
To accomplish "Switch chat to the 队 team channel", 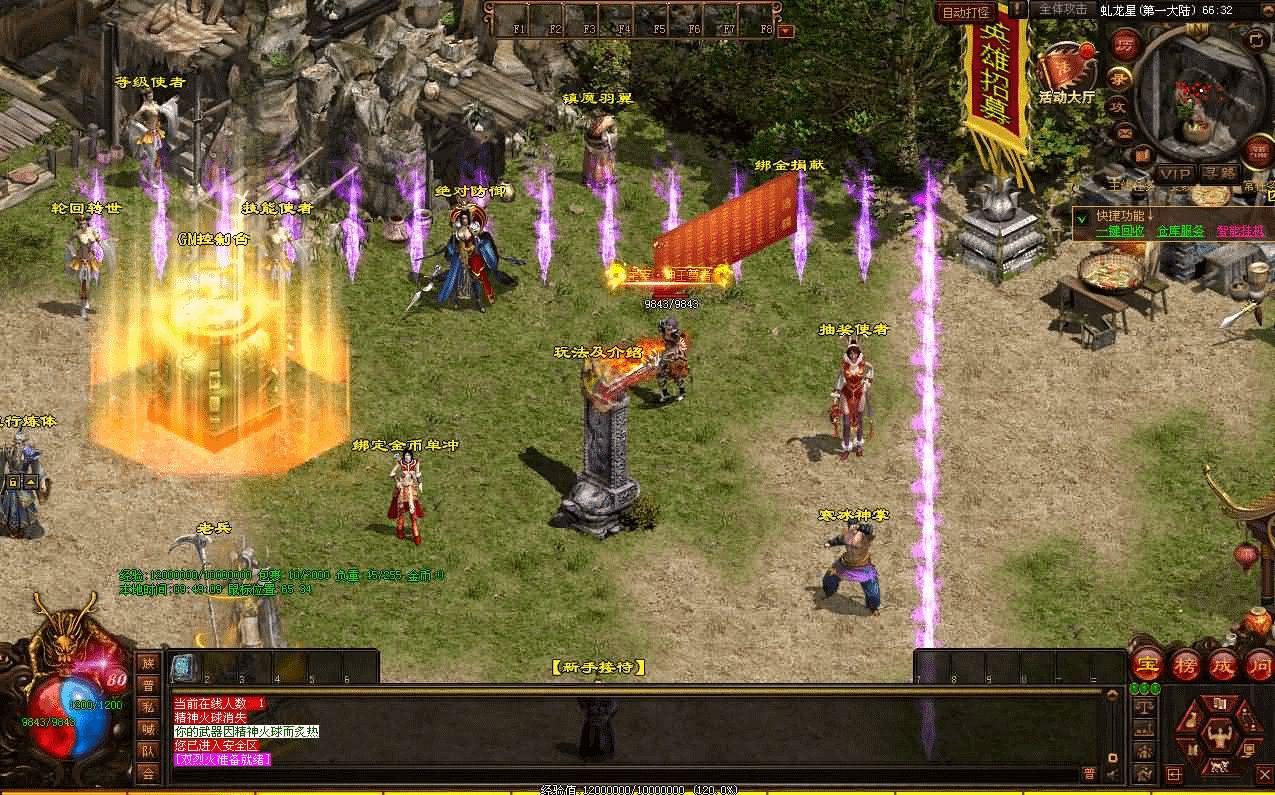I will point(148,751).
